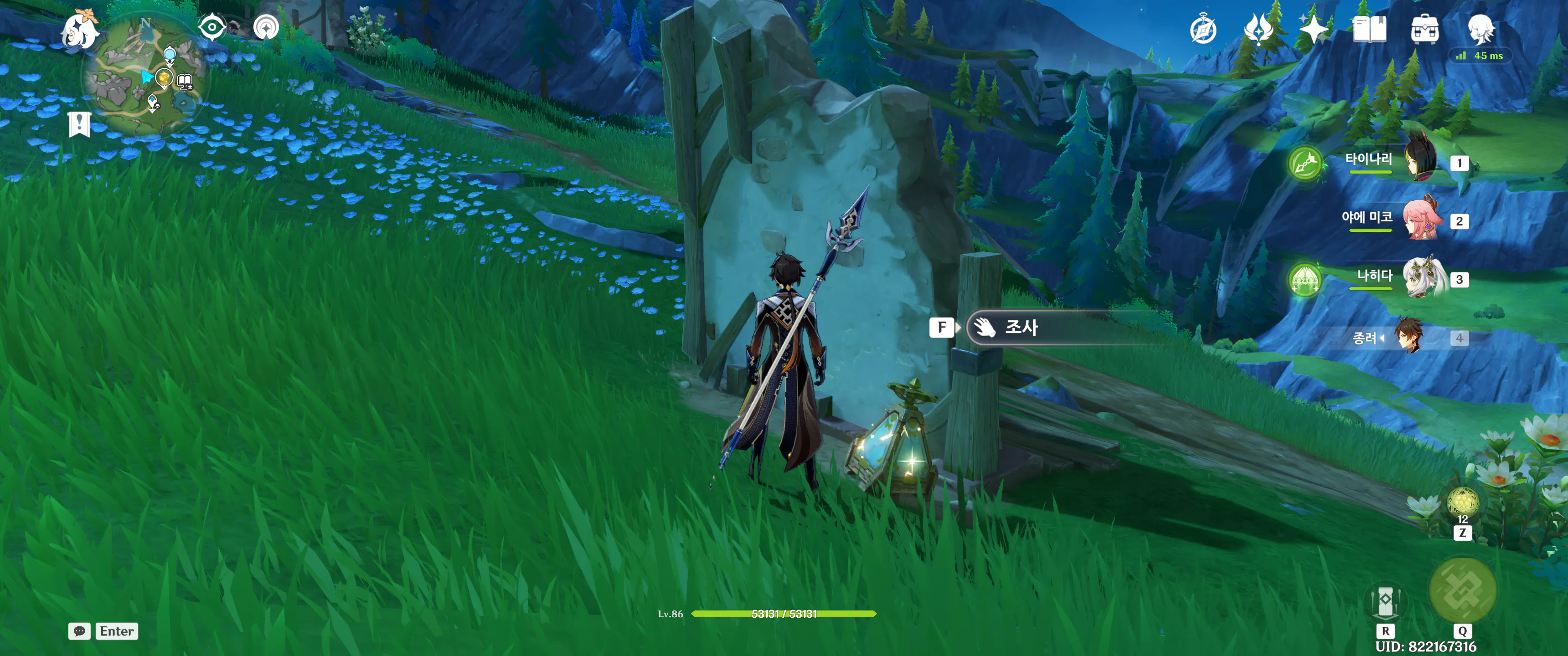Open the character profile head icon
The height and width of the screenshot is (656, 1568).
click(x=1480, y=29)
